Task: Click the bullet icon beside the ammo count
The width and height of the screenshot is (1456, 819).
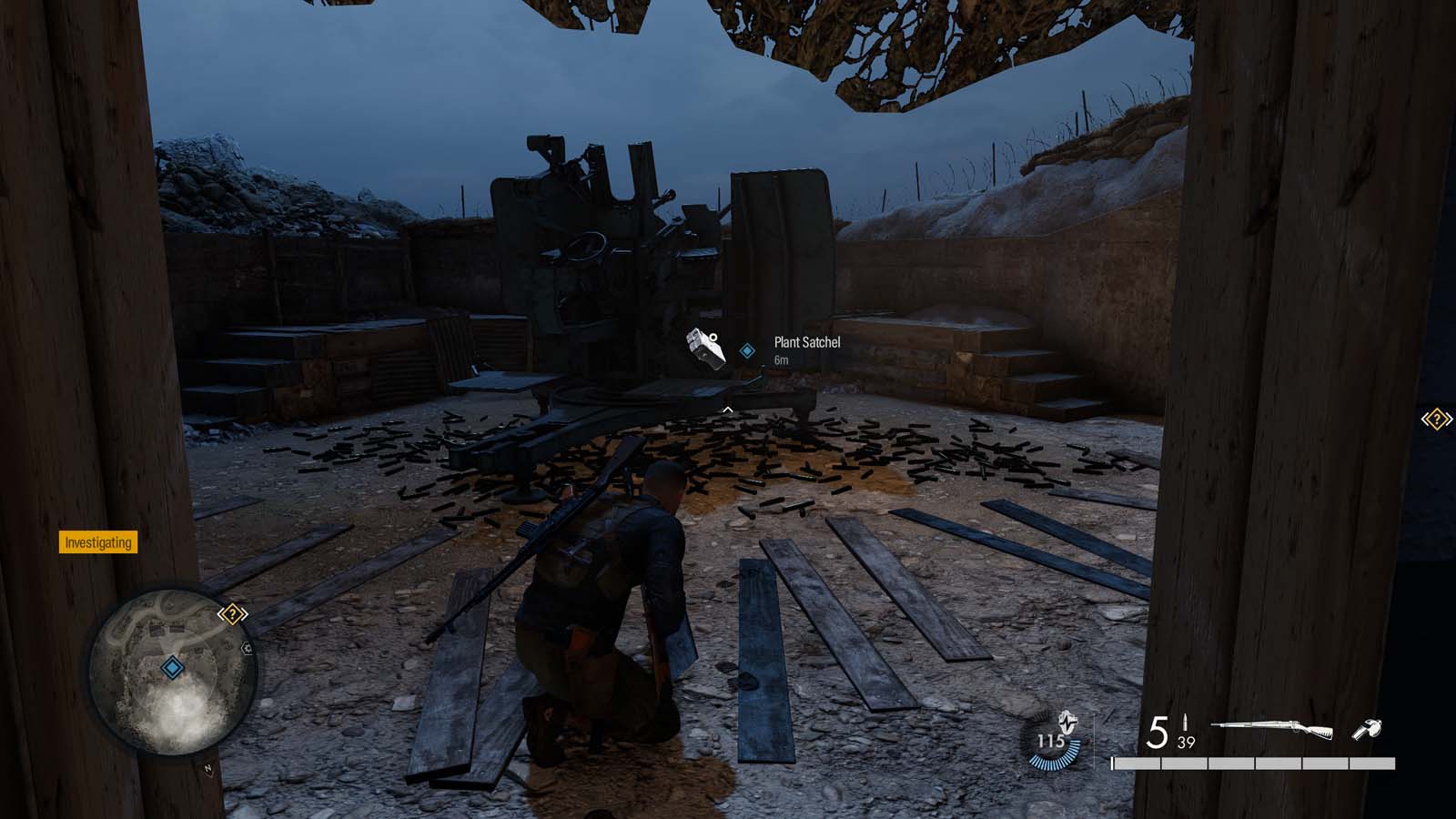Action: [1186, 722]
